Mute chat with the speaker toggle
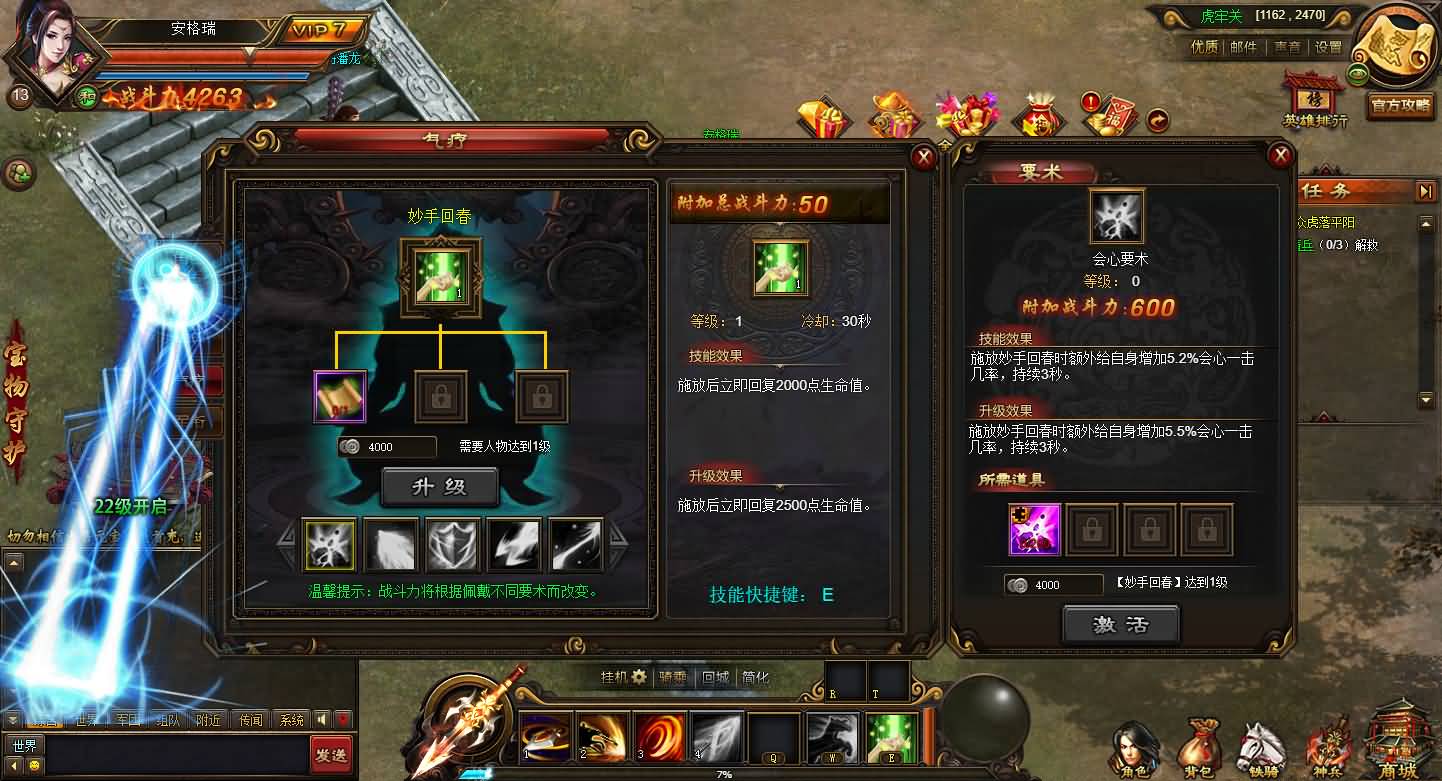Screen dimensions: 1442x781 [x=322, y=719]
